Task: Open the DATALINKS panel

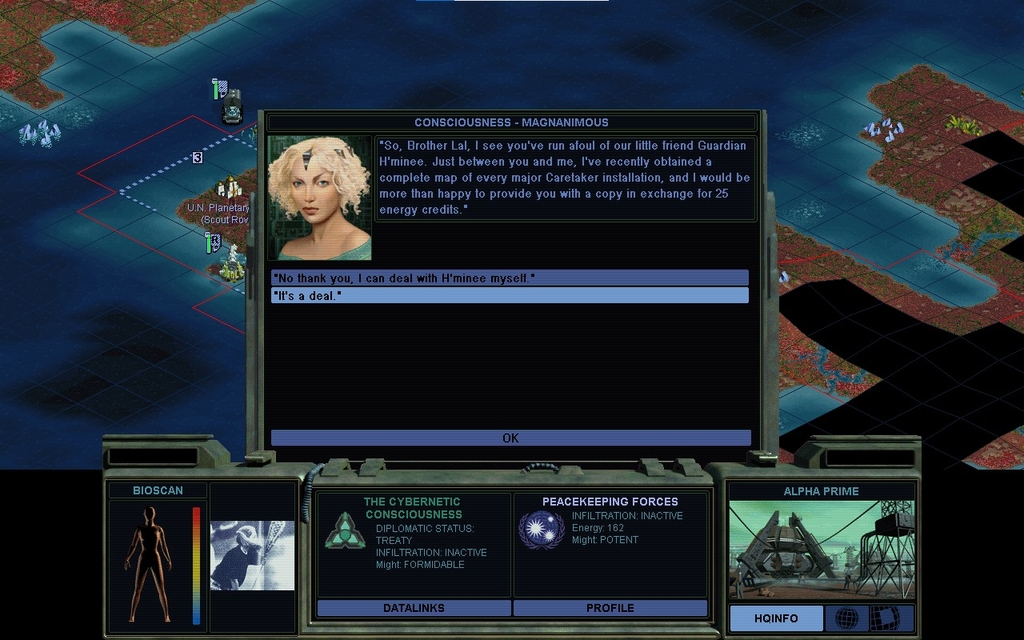Action: tap(413, 608)
